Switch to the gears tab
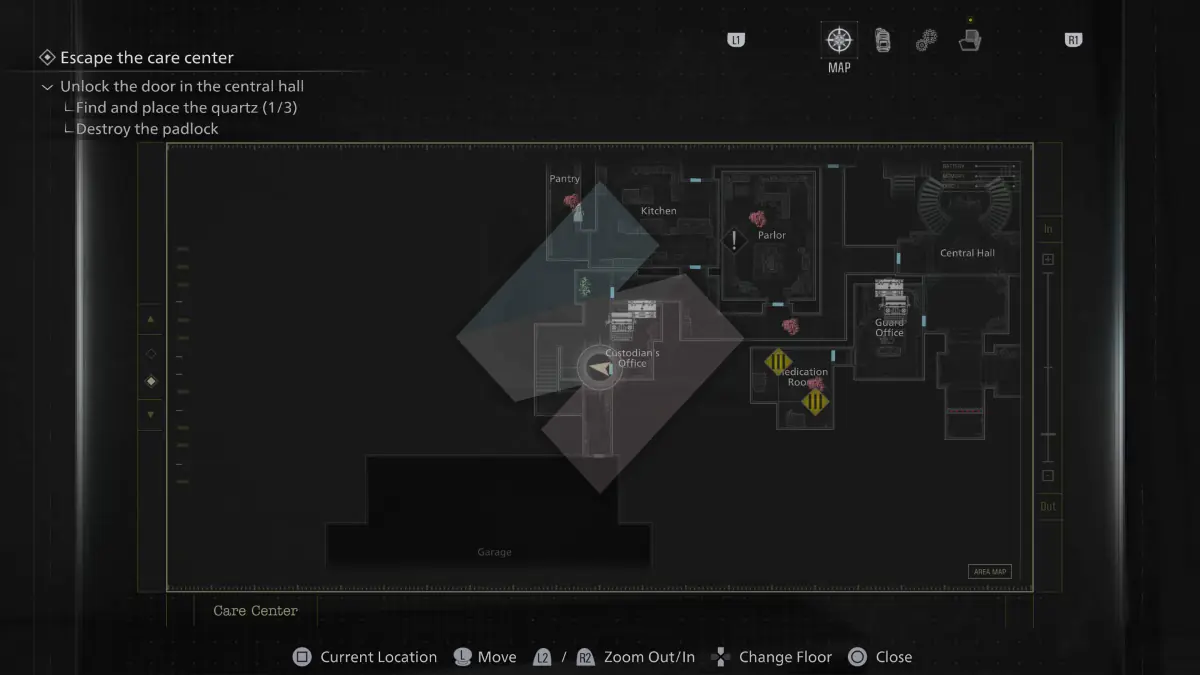Screen dimensions: 1200x675 [926, 41]
